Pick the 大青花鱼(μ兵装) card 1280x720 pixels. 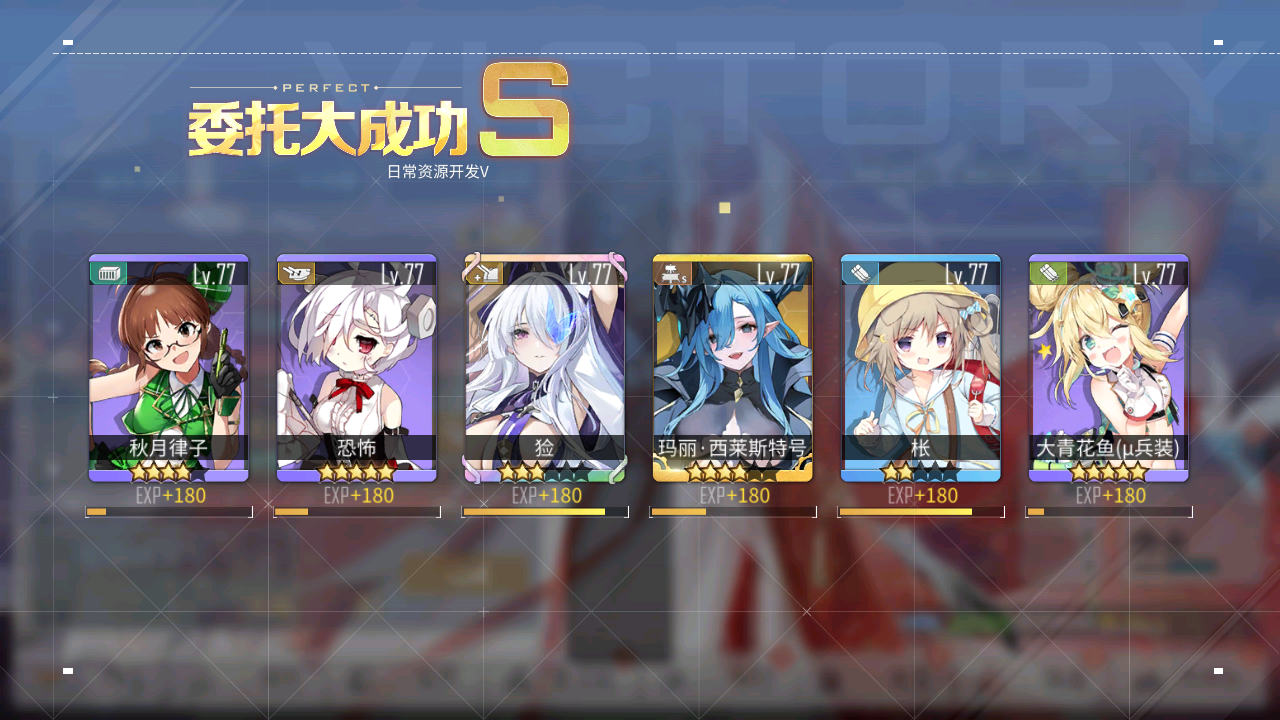coord(1108,367)
